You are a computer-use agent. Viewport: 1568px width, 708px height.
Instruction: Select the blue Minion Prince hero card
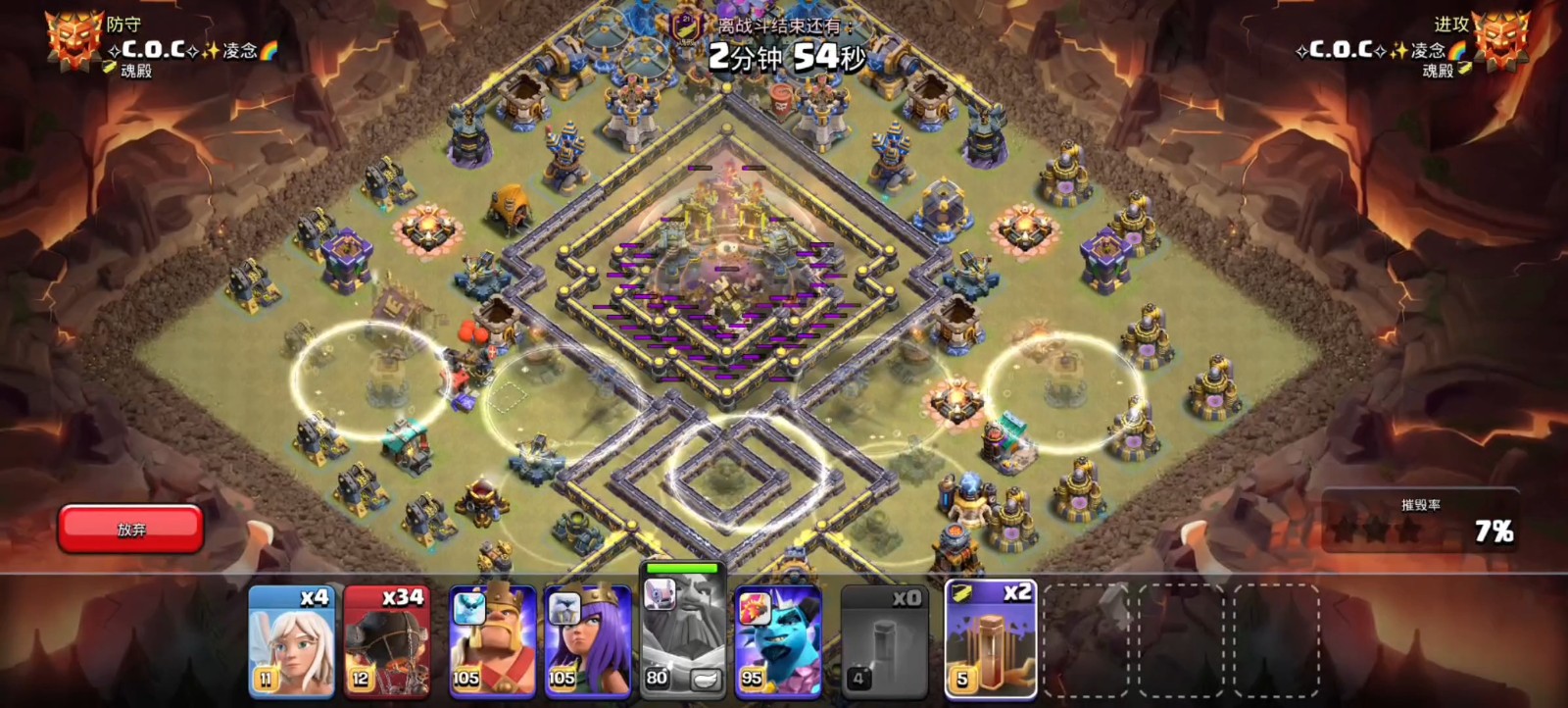pyautogui.click(x=778, y=641)
